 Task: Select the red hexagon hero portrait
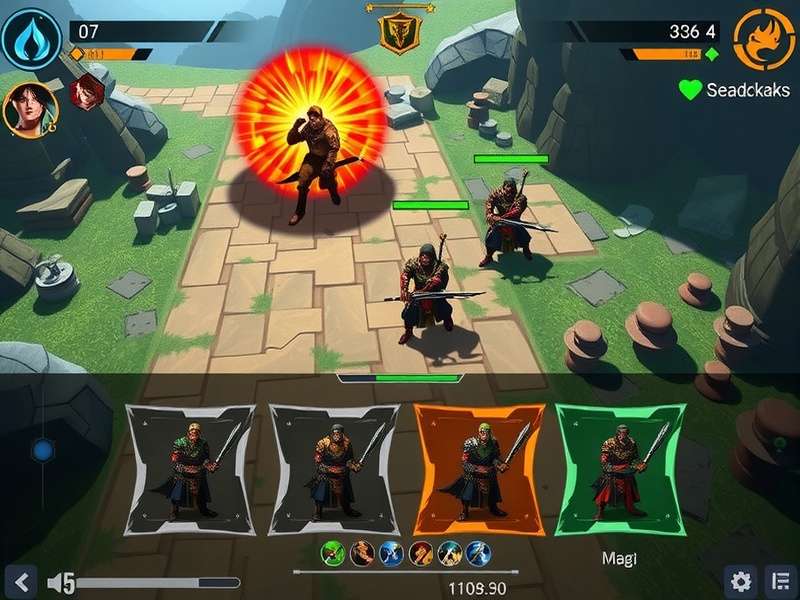click(88, 92)
